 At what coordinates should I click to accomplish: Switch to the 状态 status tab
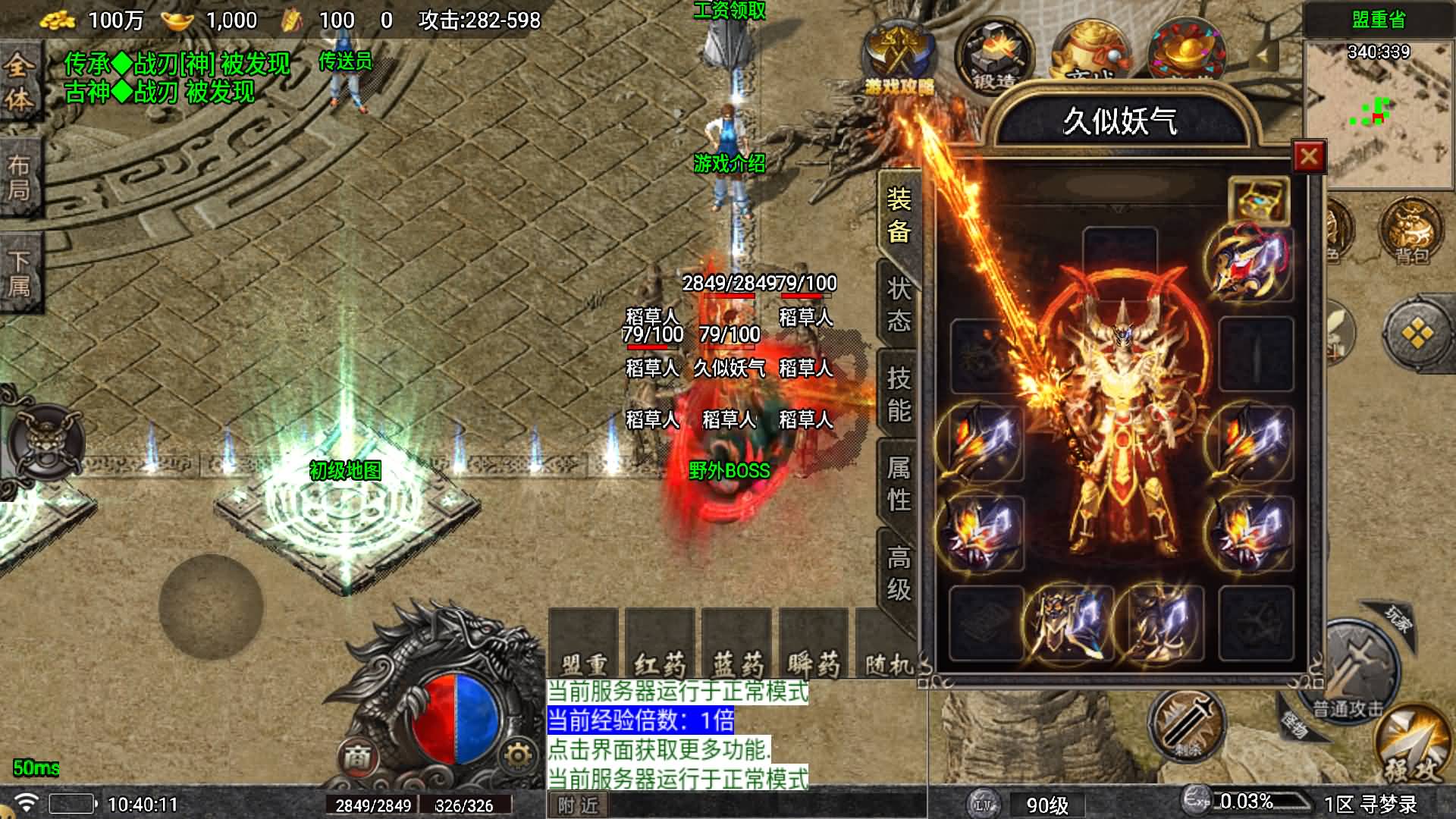[899, 305]
